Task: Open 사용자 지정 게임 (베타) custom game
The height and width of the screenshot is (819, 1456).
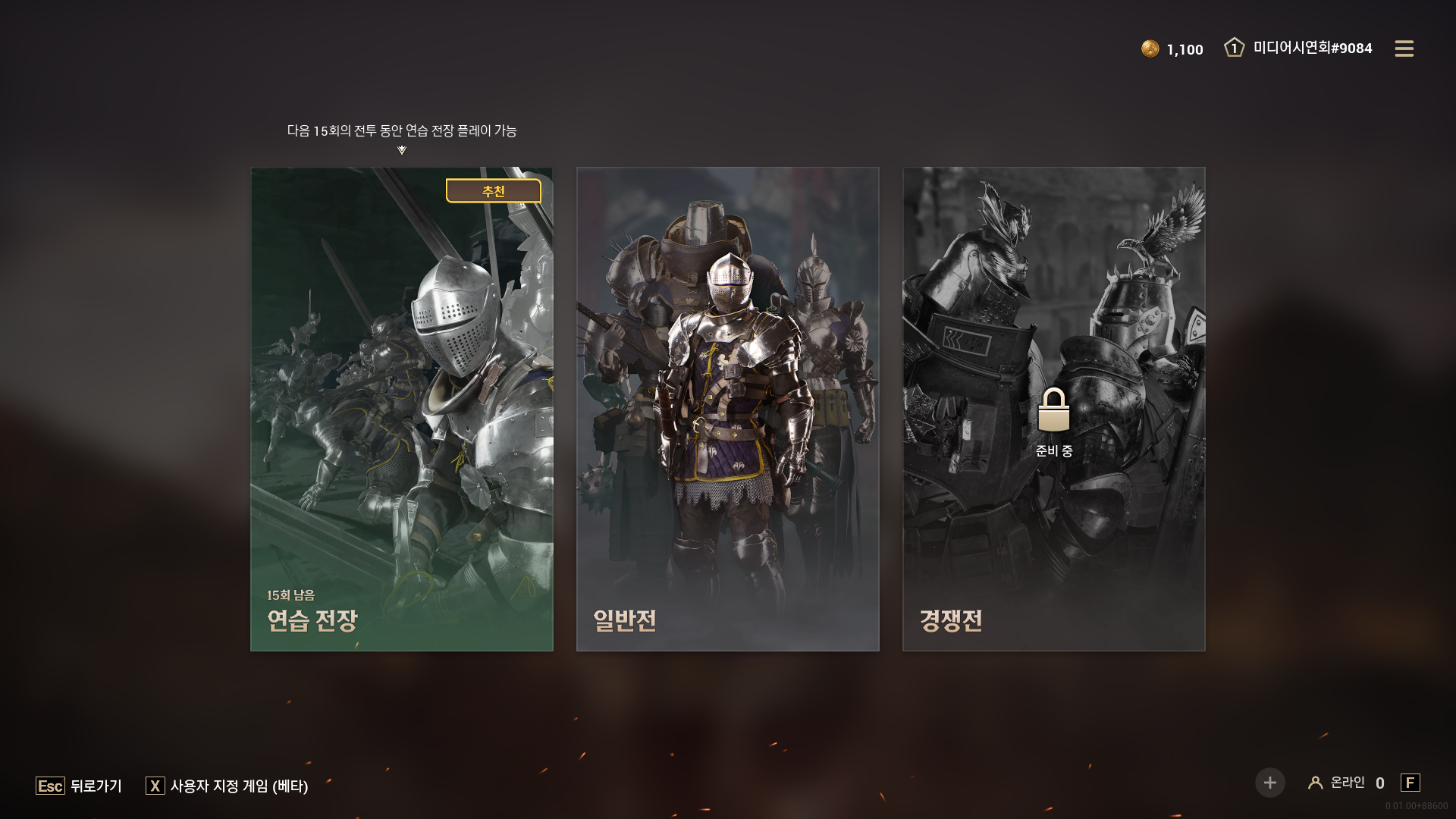Action: click(x=227, y=786)
